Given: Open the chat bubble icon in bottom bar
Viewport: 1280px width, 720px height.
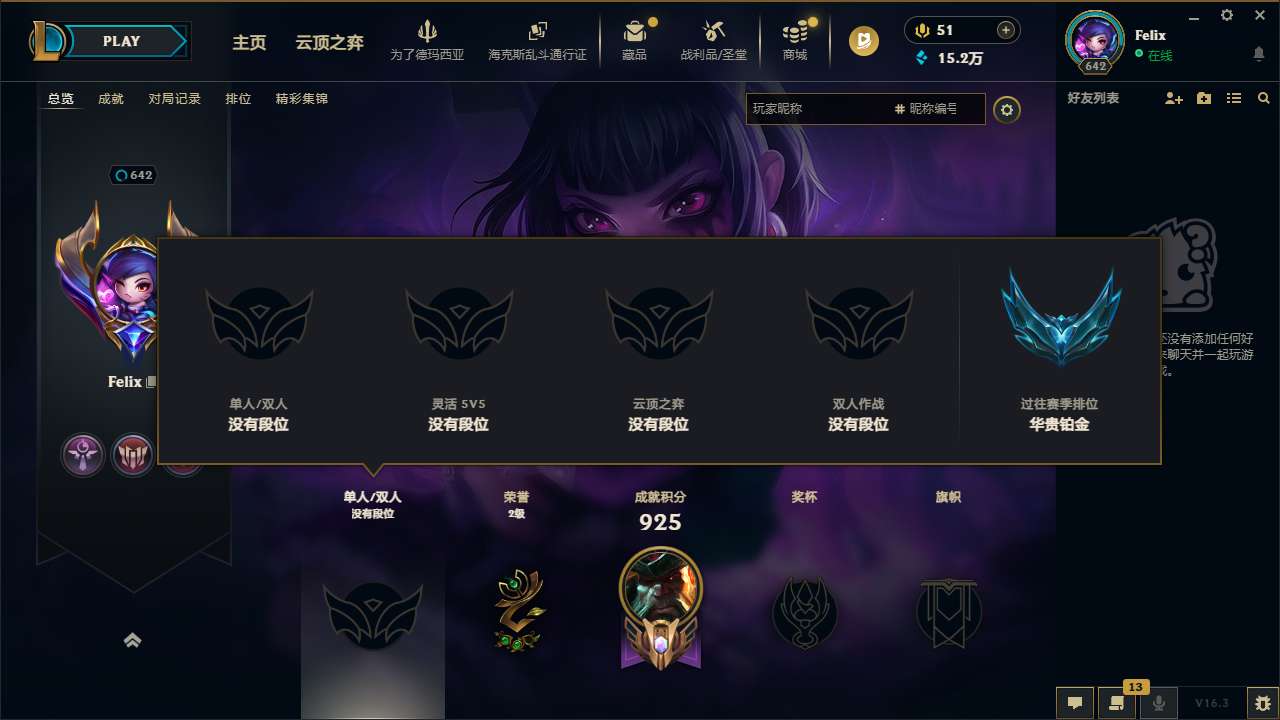Looking at the screenshot, I should (1074, 703).
